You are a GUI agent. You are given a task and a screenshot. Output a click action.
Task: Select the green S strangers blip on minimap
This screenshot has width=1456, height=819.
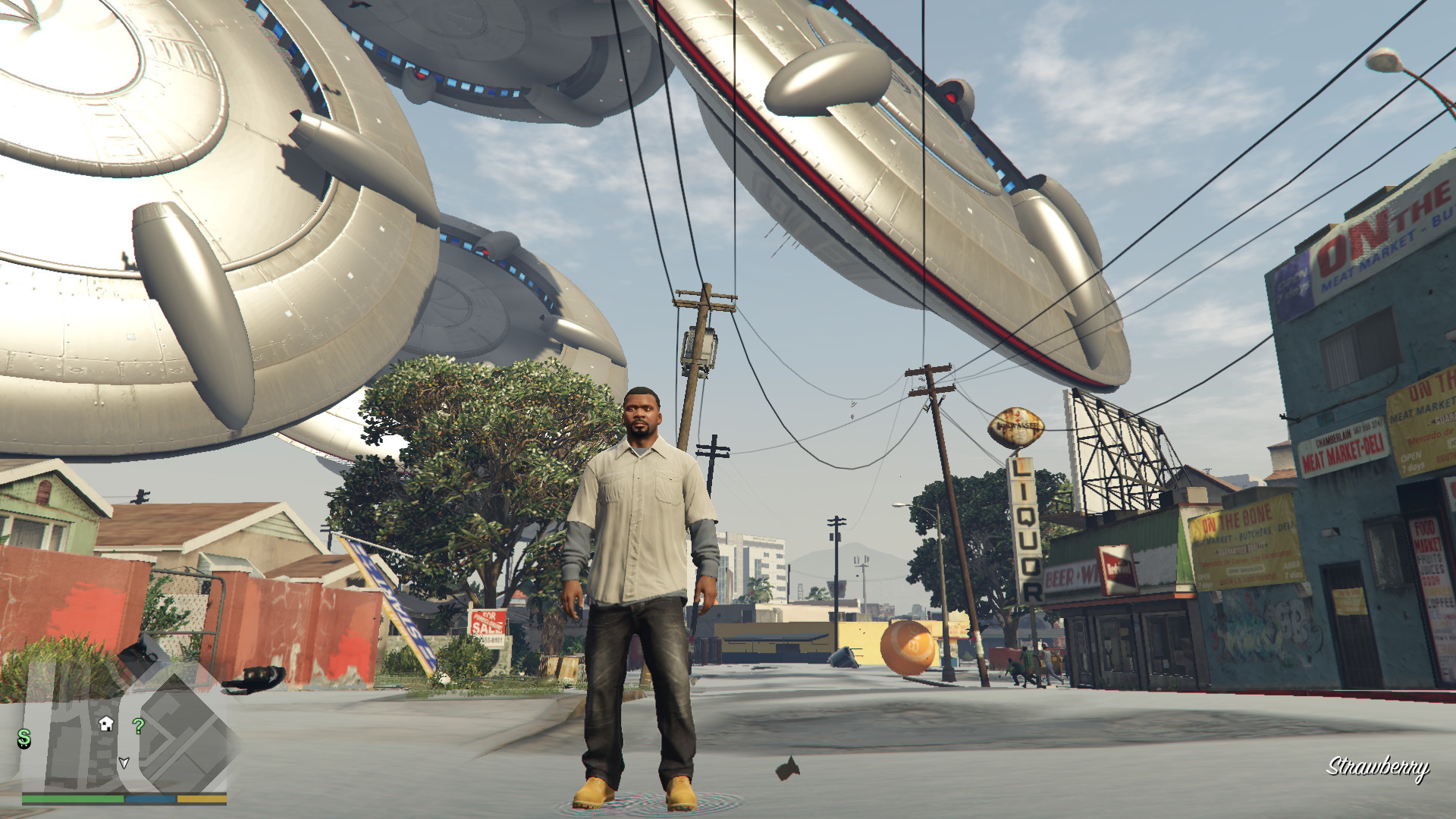coord(24,740)
